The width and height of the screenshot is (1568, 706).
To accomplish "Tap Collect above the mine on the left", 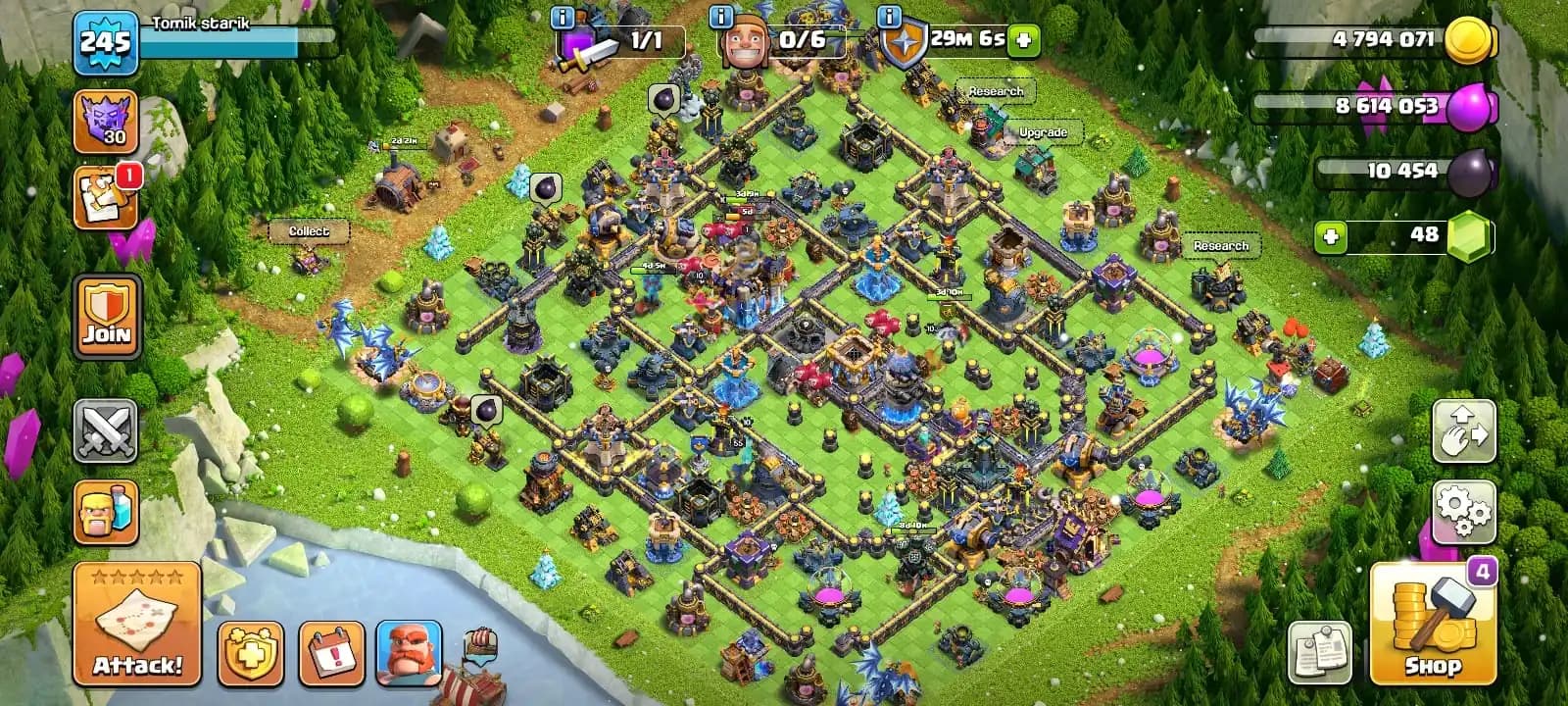I will 309,230.
